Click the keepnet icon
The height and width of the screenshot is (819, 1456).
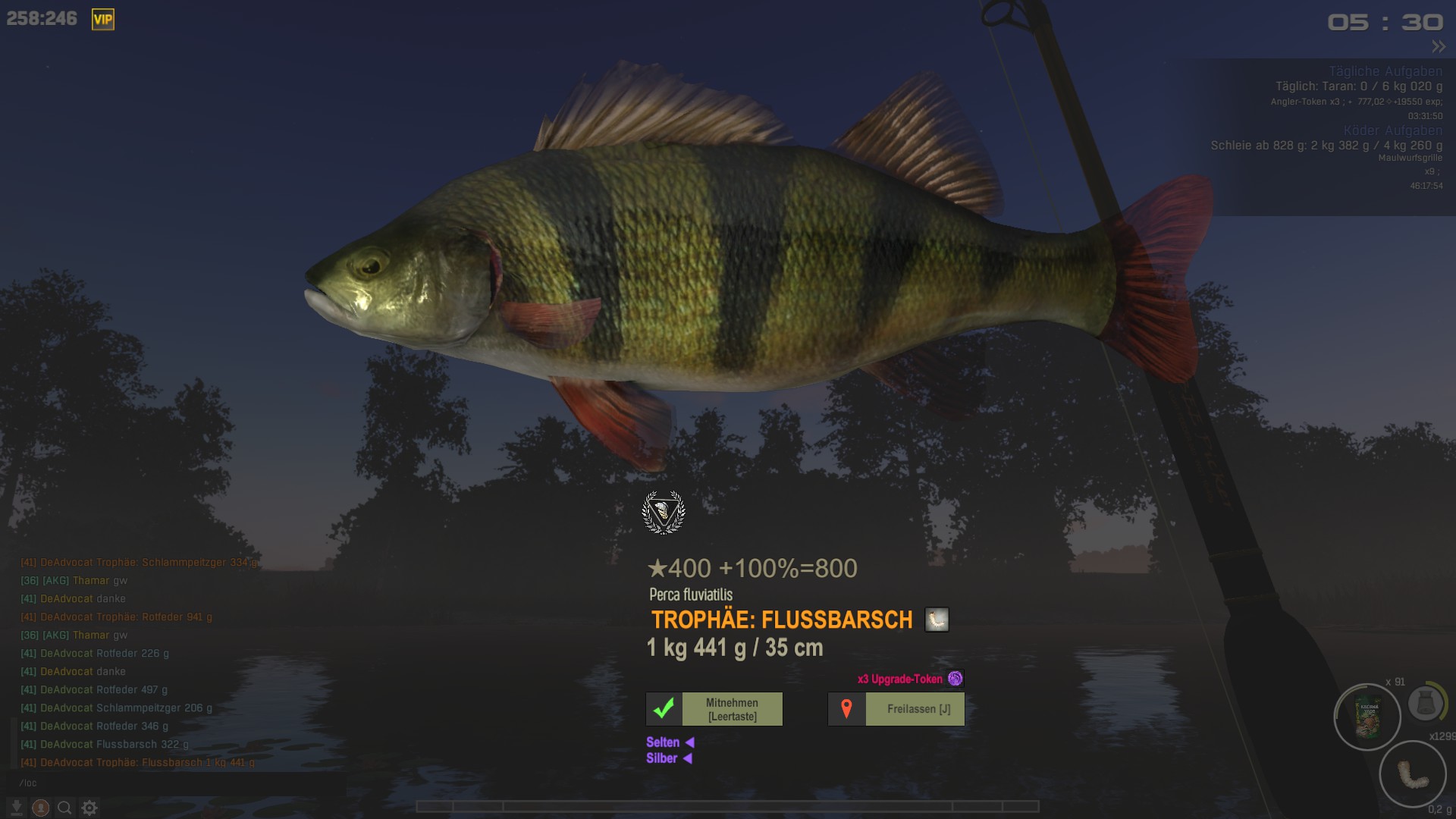coord(1425,704)
